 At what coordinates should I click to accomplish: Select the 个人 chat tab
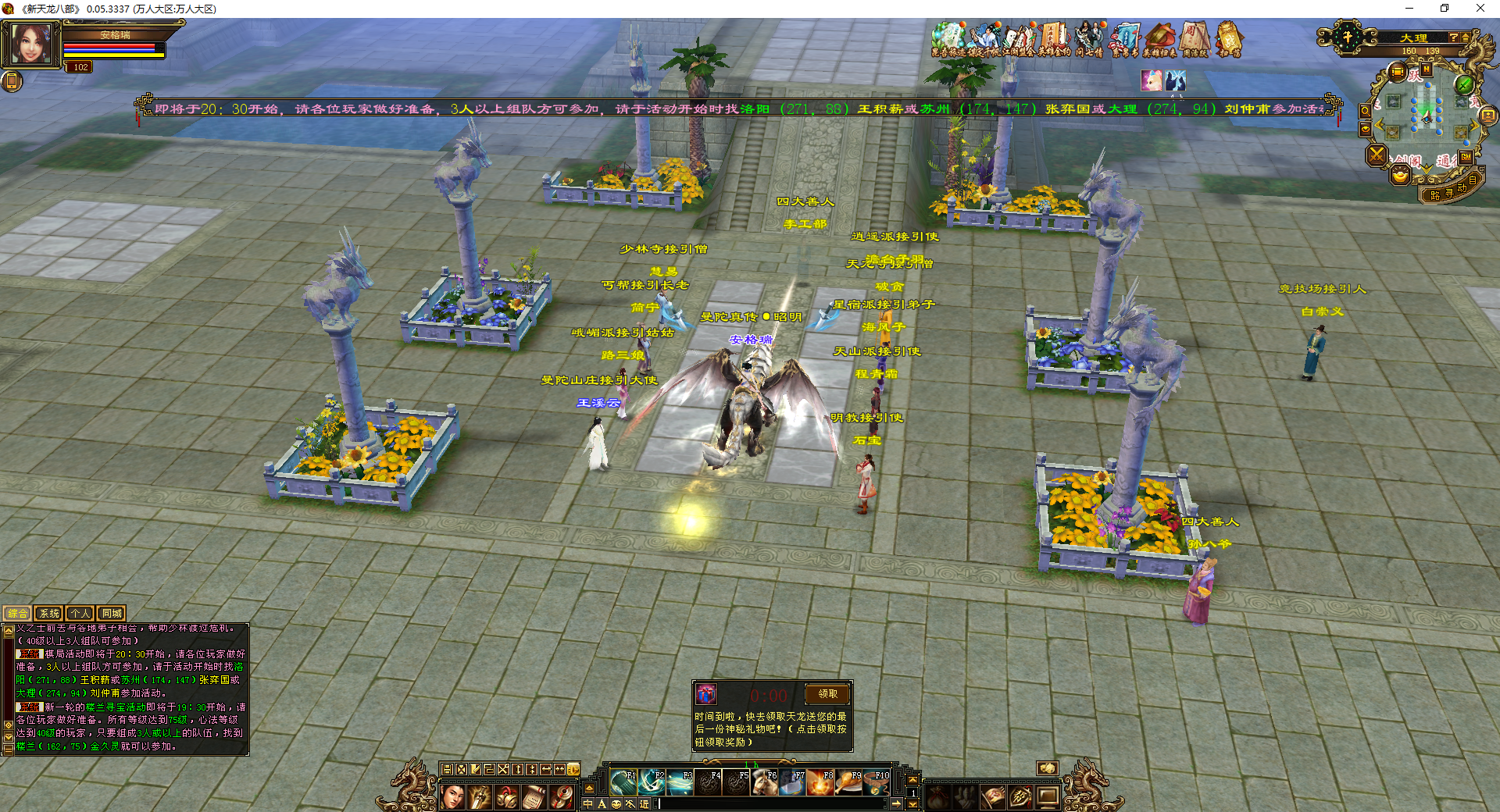tap(80, 614)
